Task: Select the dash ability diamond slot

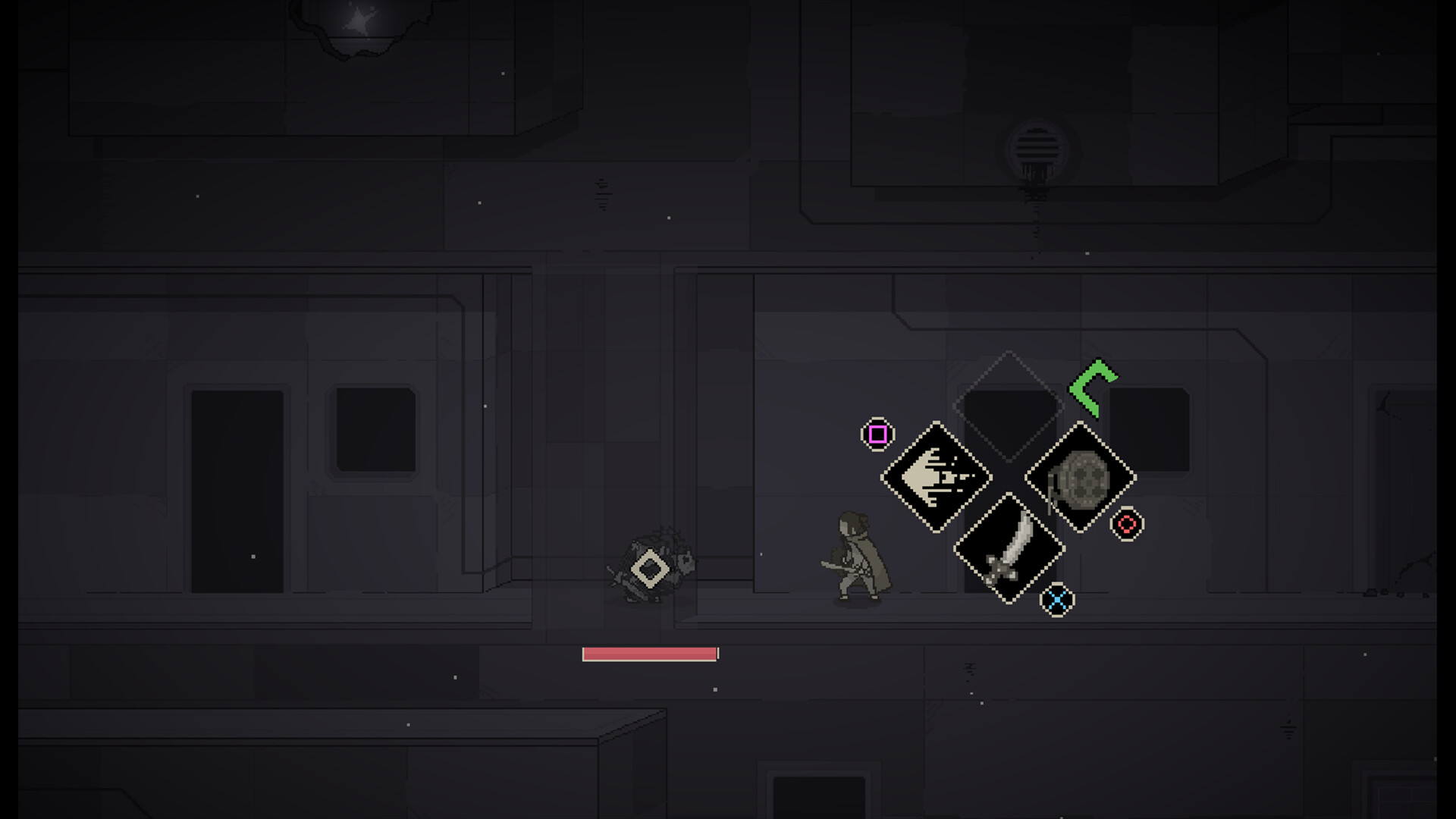Action: [937, 477]
